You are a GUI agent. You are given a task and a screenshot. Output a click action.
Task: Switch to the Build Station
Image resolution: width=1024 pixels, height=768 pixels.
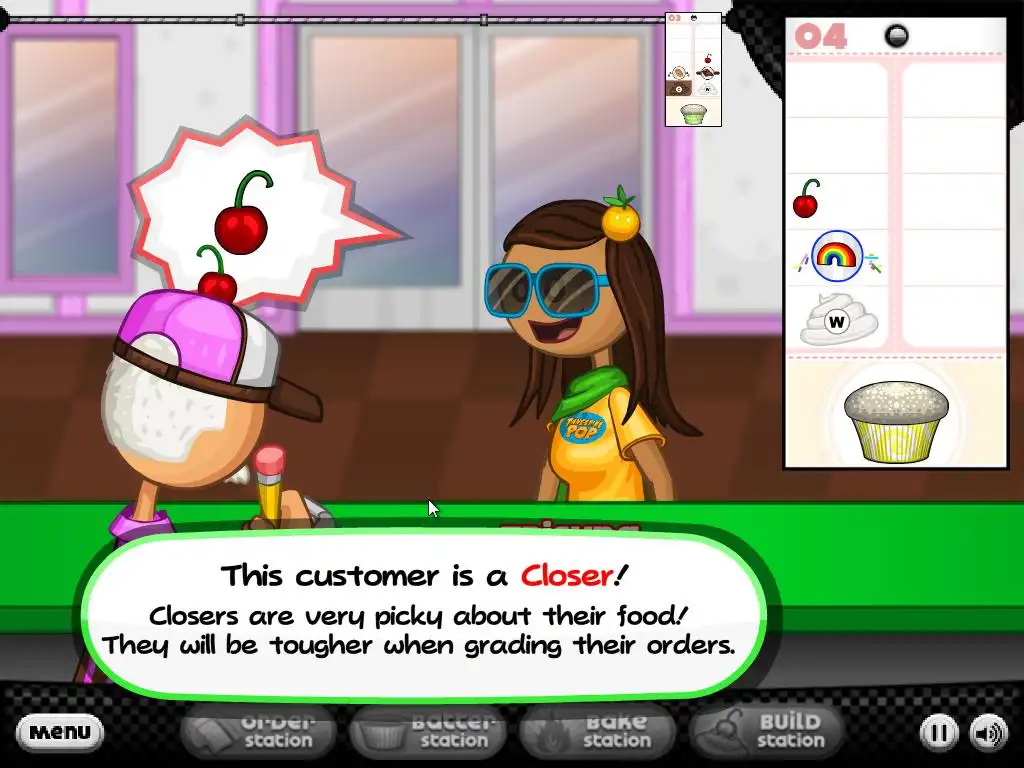pyautogui.click(x=769, y=731)
